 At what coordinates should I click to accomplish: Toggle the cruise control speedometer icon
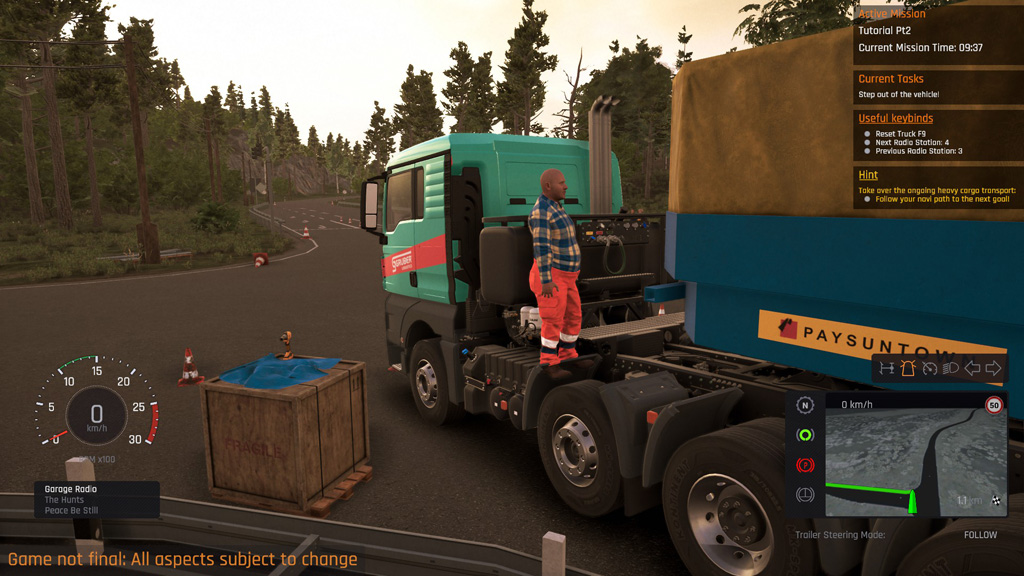click(x=929, y=368)
